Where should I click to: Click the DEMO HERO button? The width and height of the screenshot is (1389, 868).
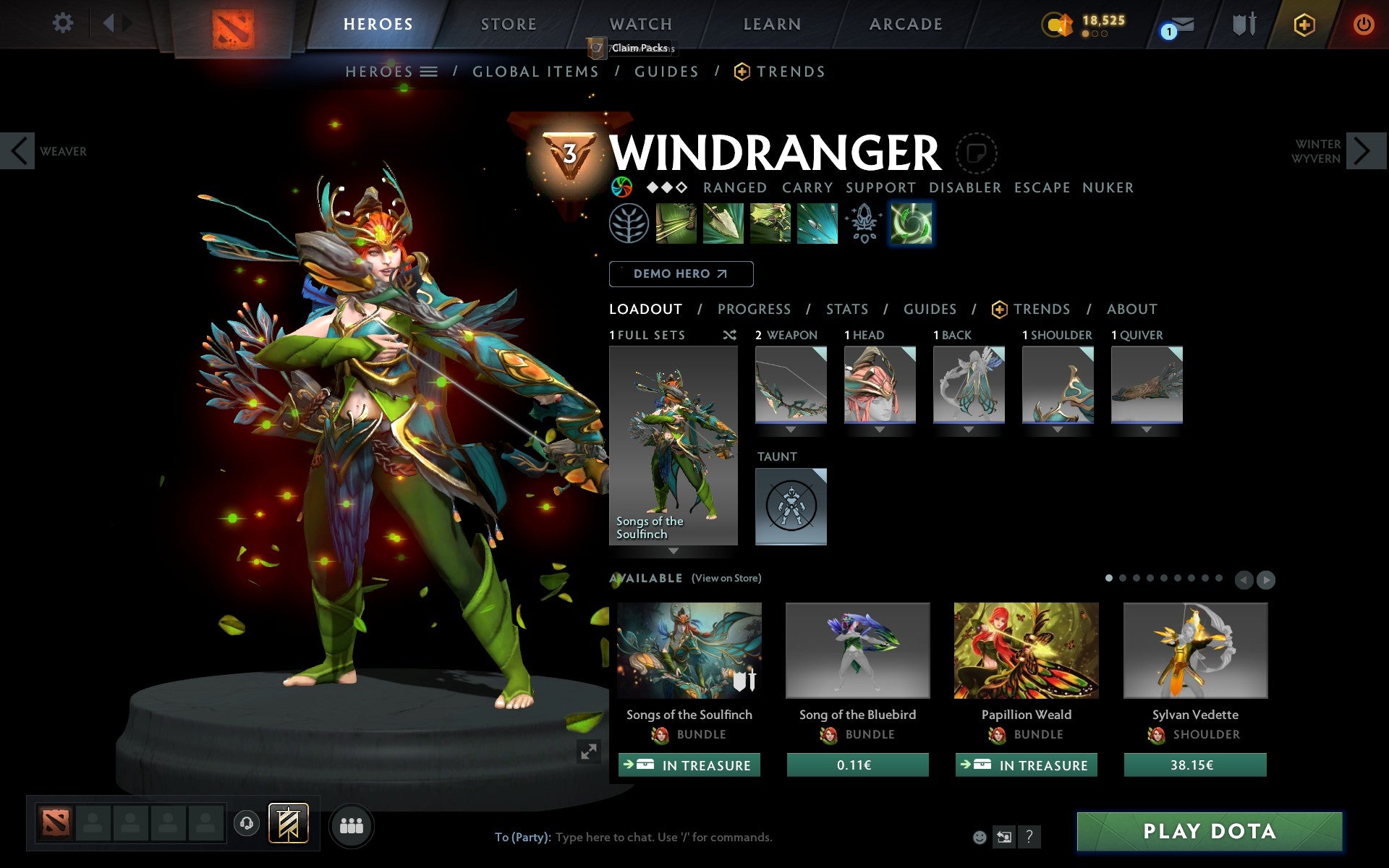click(x=681, y=274)
